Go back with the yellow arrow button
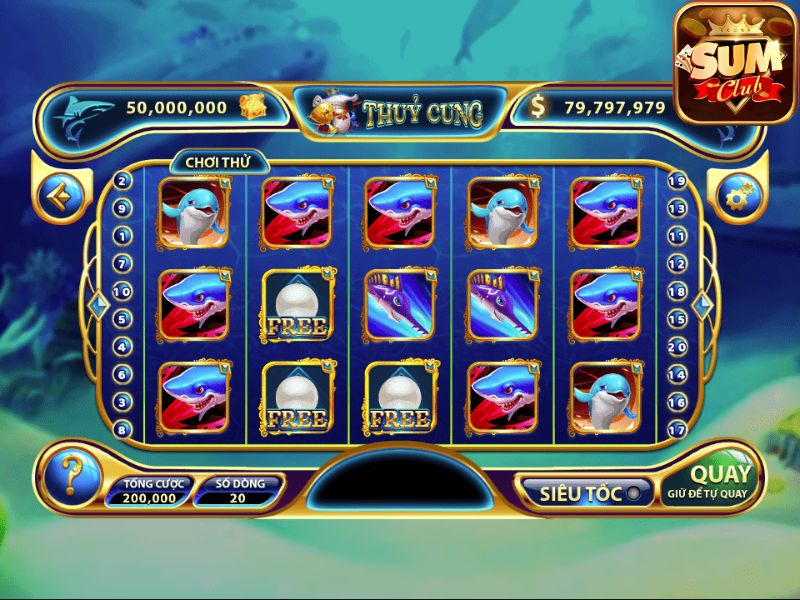The image size is (800, 600). pos(63,196)
